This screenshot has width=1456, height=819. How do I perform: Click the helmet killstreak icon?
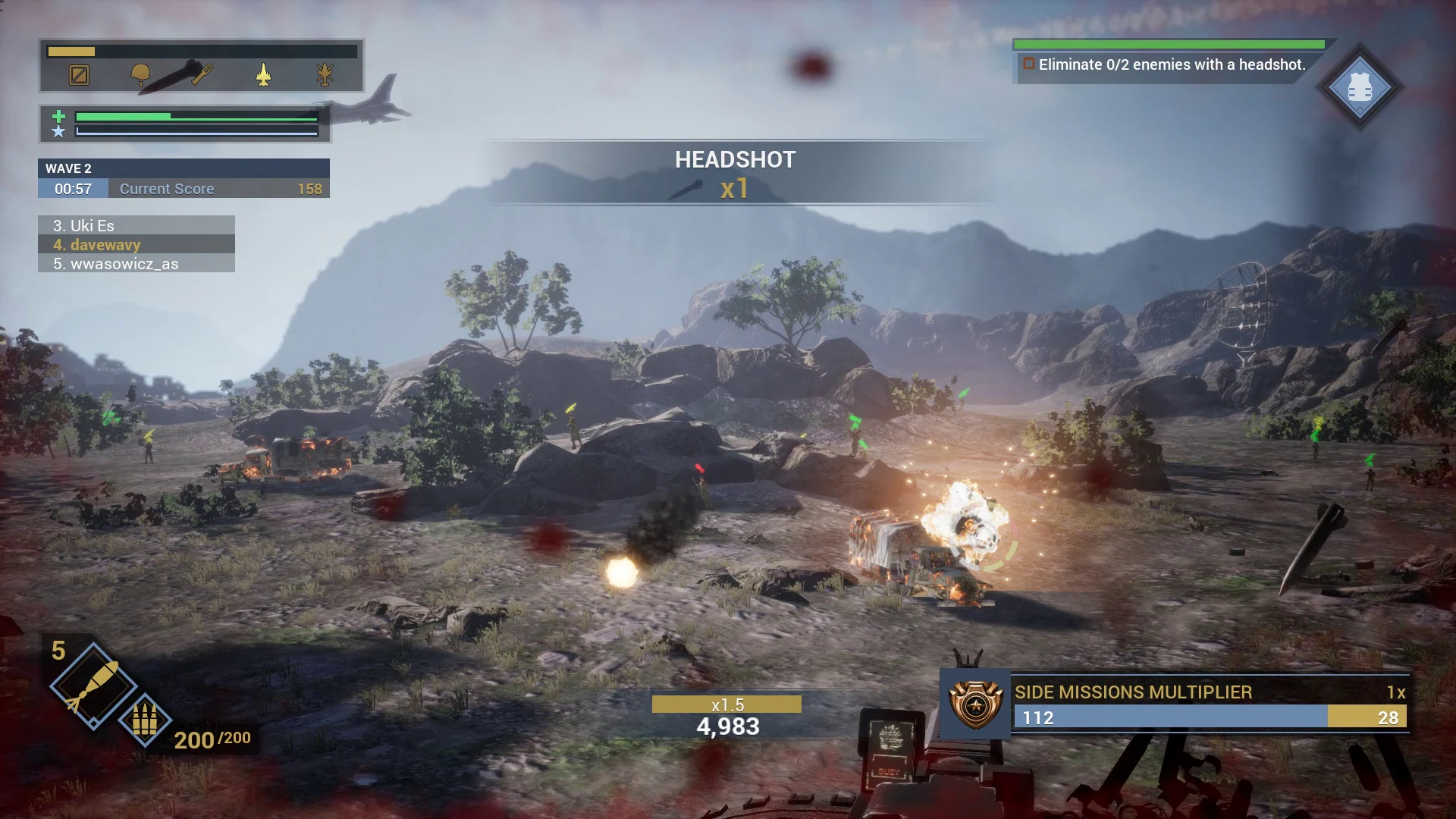(140, 74)
